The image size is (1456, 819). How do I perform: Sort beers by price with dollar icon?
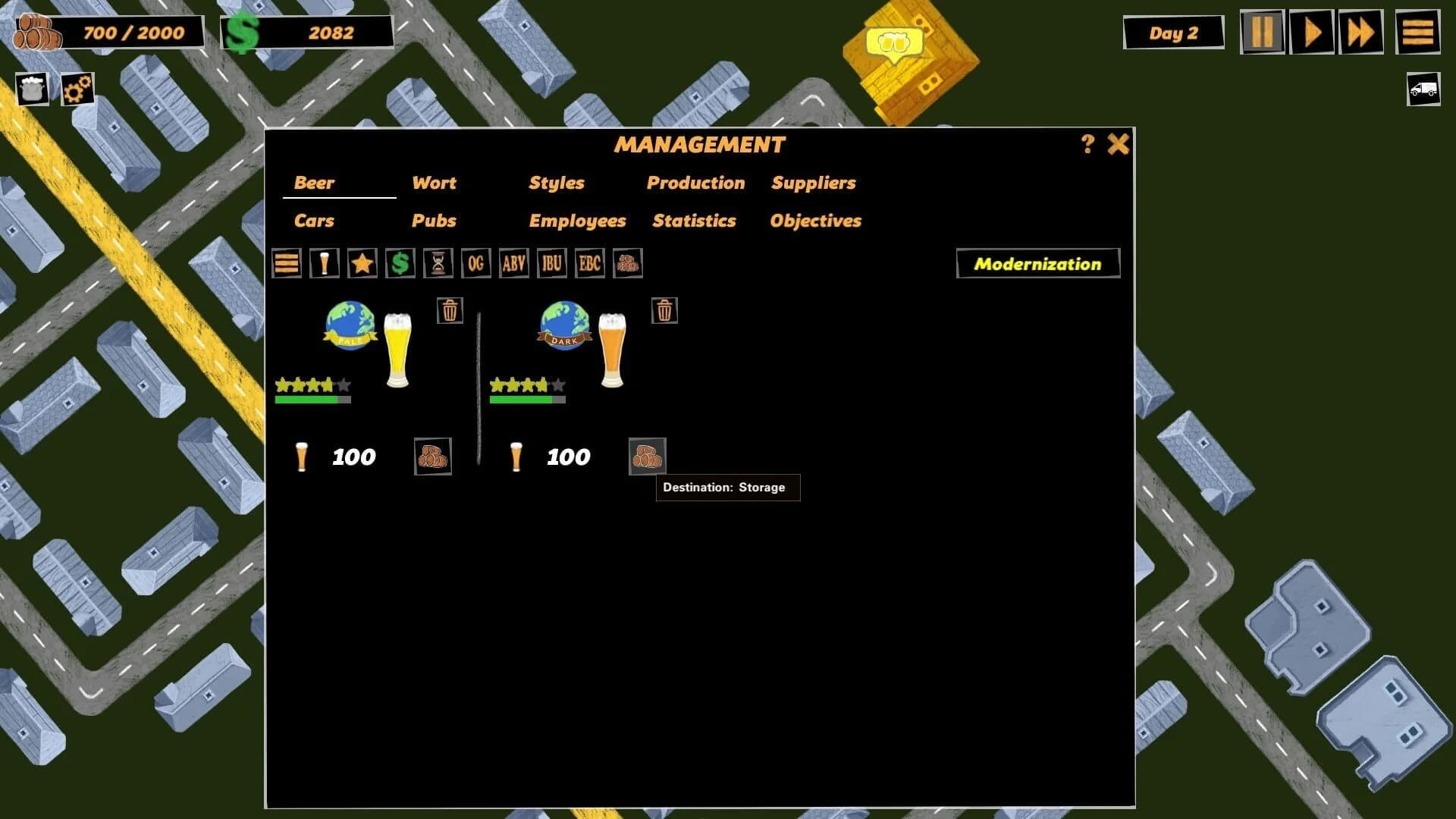pos(400,264)
